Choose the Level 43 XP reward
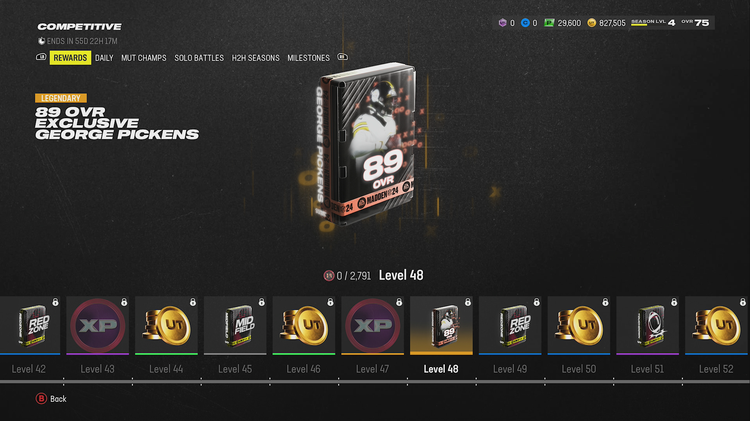Image resolution: width=750 pixels, height=421 pixels. tap(97, 325)
